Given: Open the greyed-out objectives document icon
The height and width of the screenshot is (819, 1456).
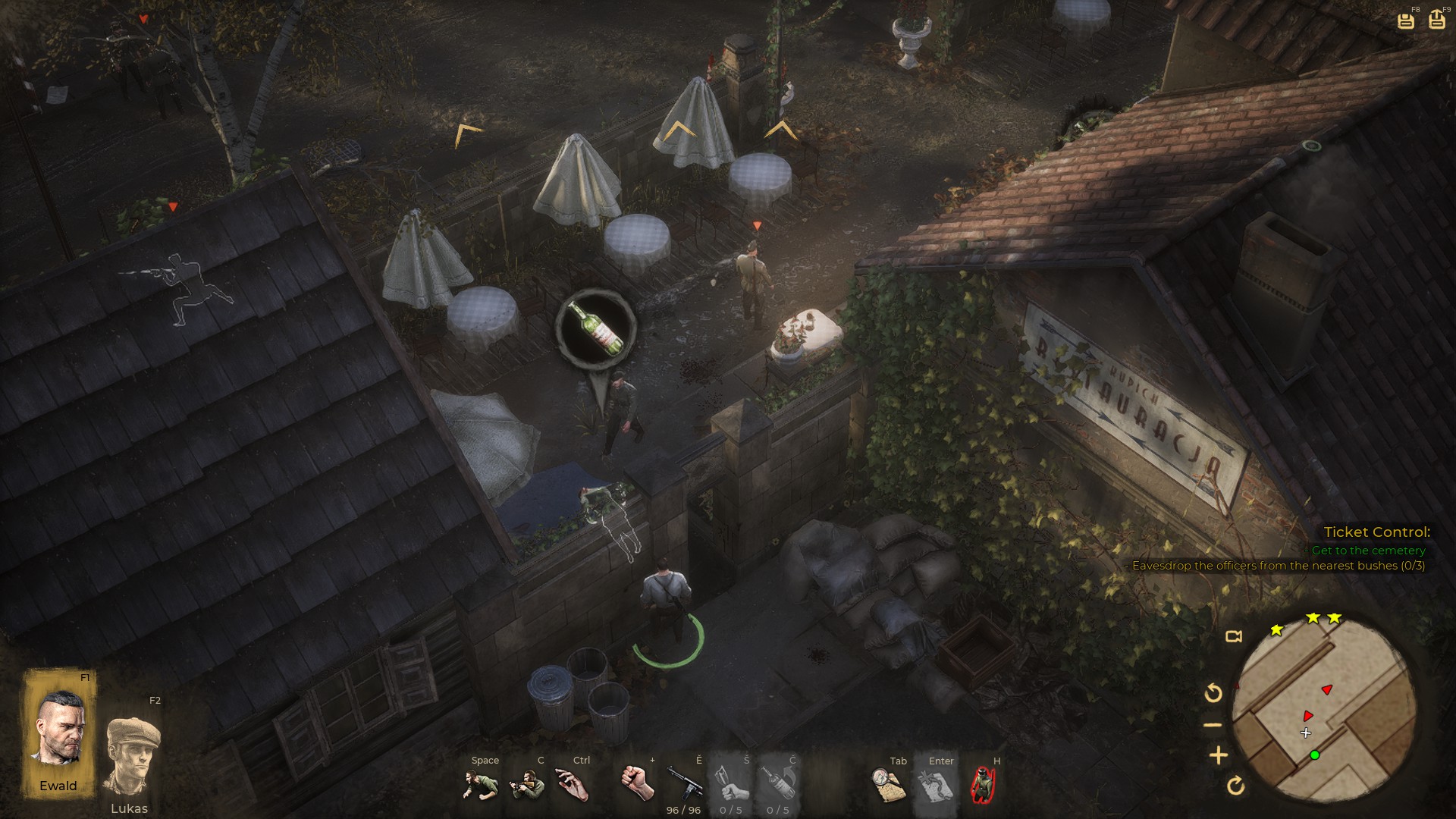Looking at the screenshot, I should 935,785.
